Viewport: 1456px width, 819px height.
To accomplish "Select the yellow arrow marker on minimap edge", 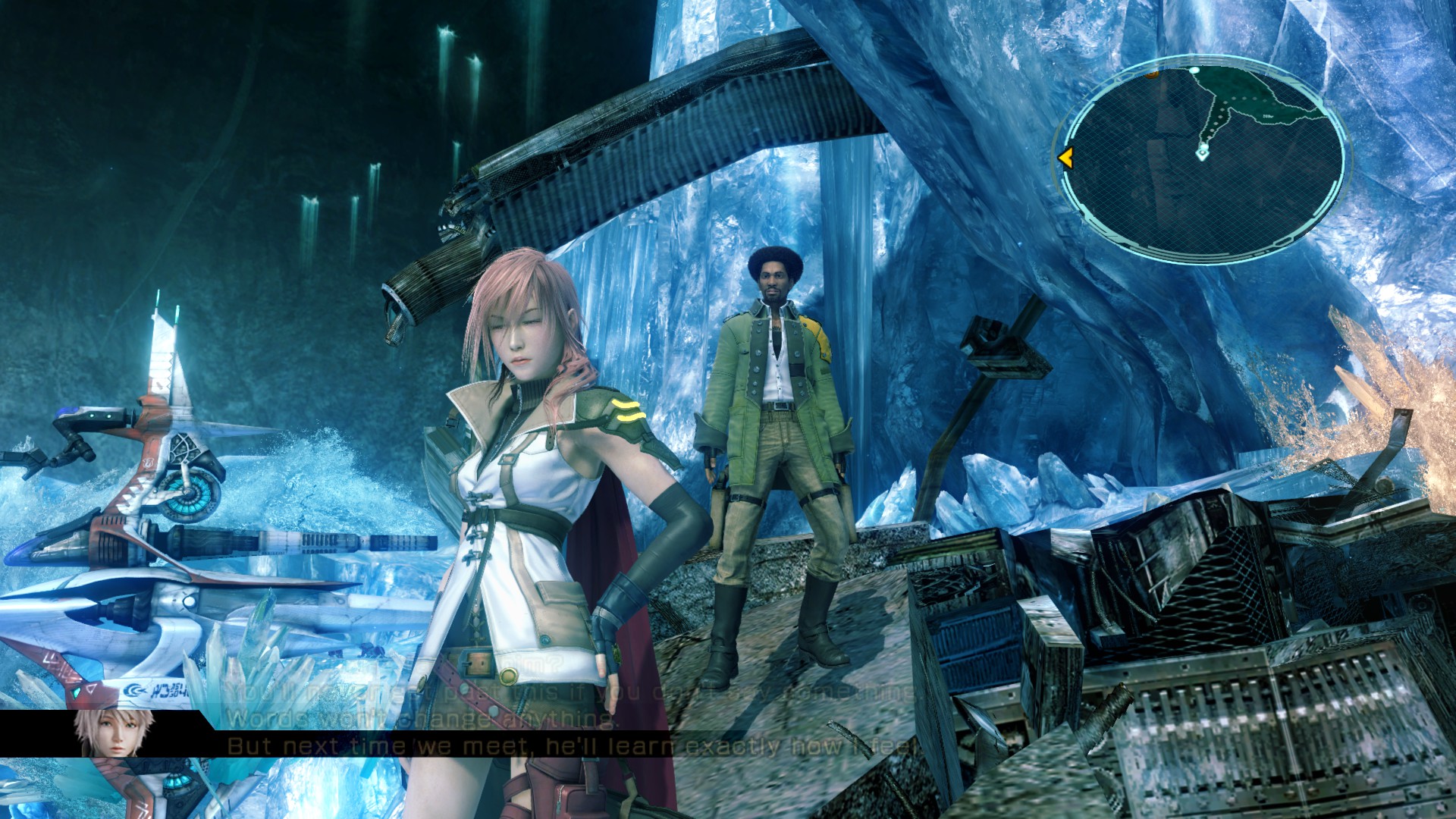I will pyautogui.click(x=1065, y=158).
